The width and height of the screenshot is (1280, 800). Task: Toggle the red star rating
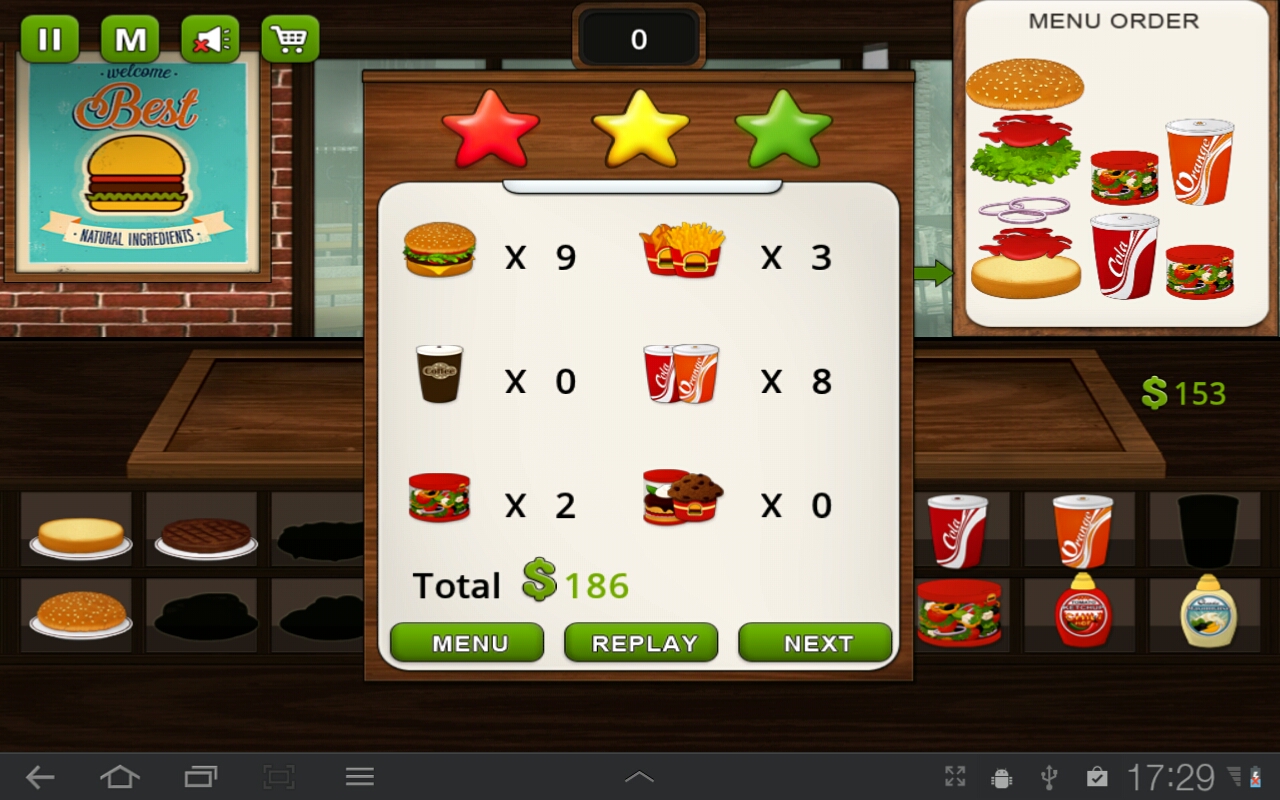[x=491, y=127]
